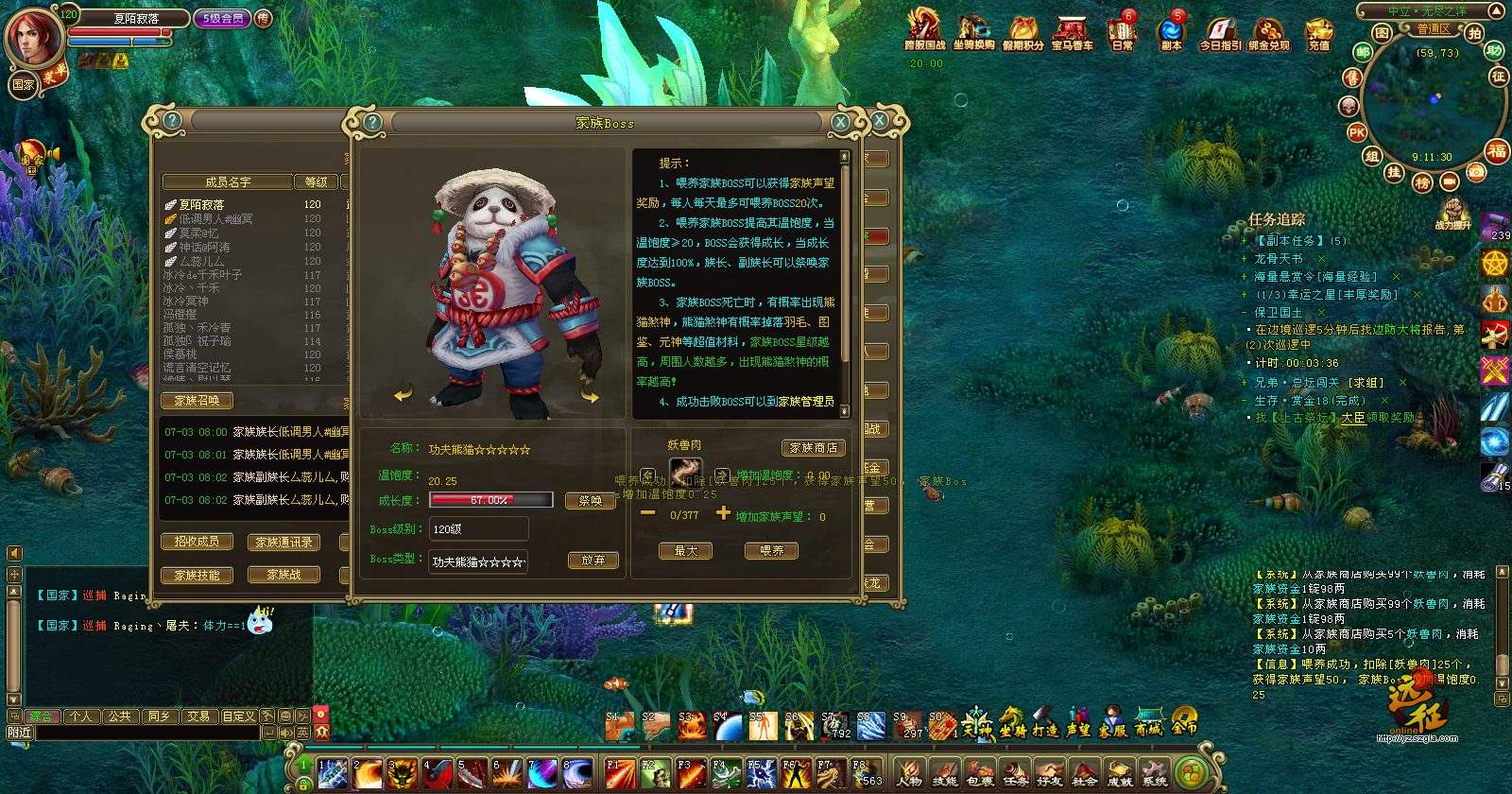Click the 家族召唤 family summon button
Viewport: 1512px width, 794px height.
pos(197,401)
